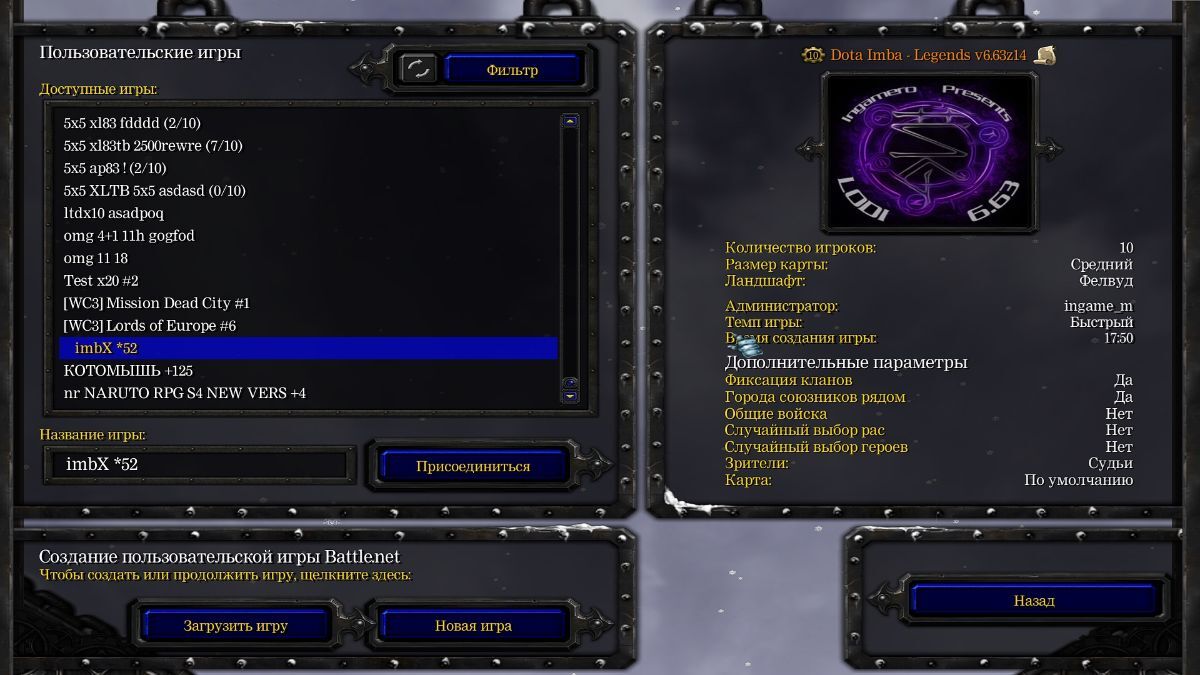Select "[WC3] Mission Dead City #1" game
The image size is (1200, 675).
156,303
